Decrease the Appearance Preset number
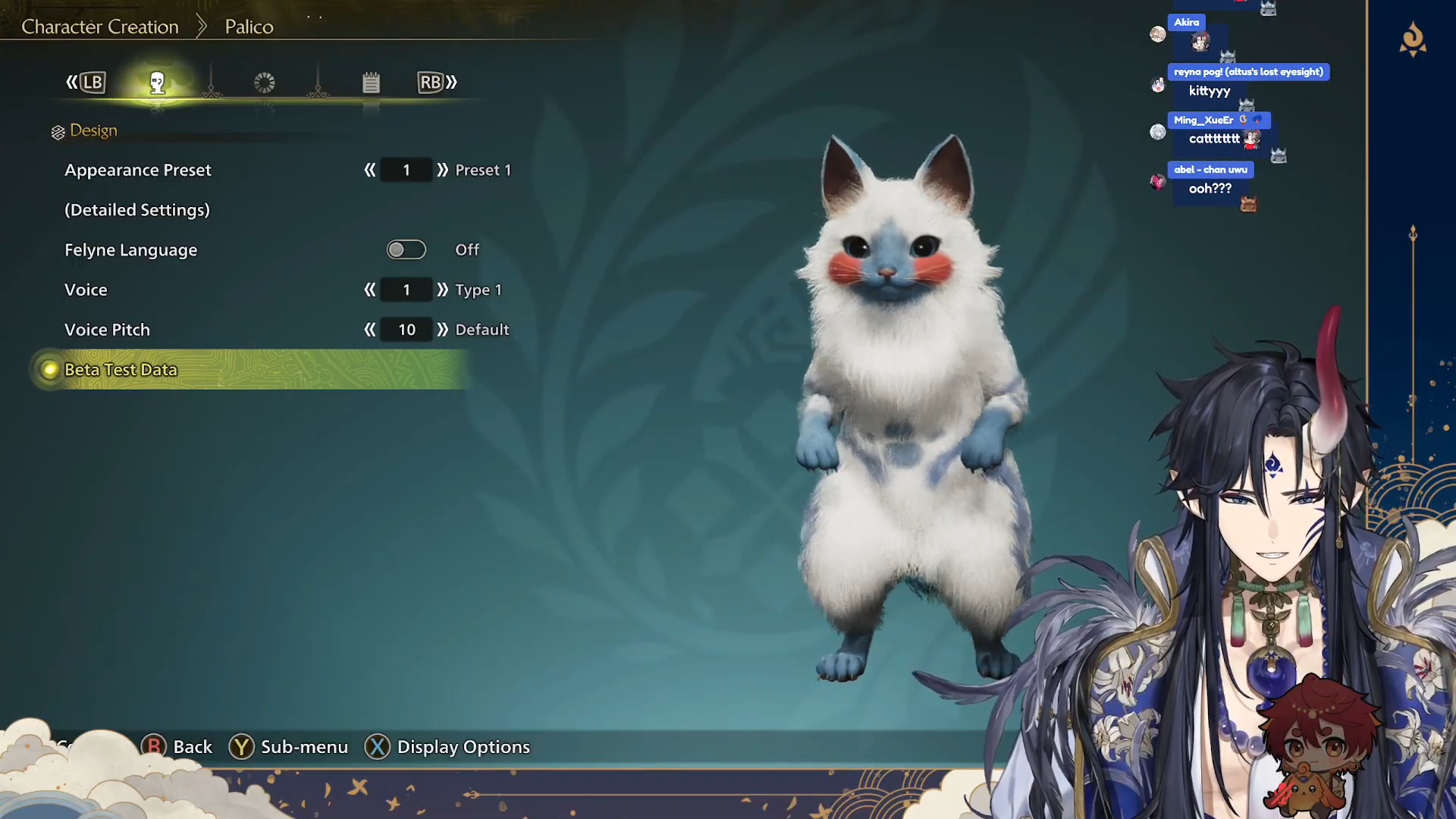The height and width of the screenshot is (819, 1456). point(370,170)
